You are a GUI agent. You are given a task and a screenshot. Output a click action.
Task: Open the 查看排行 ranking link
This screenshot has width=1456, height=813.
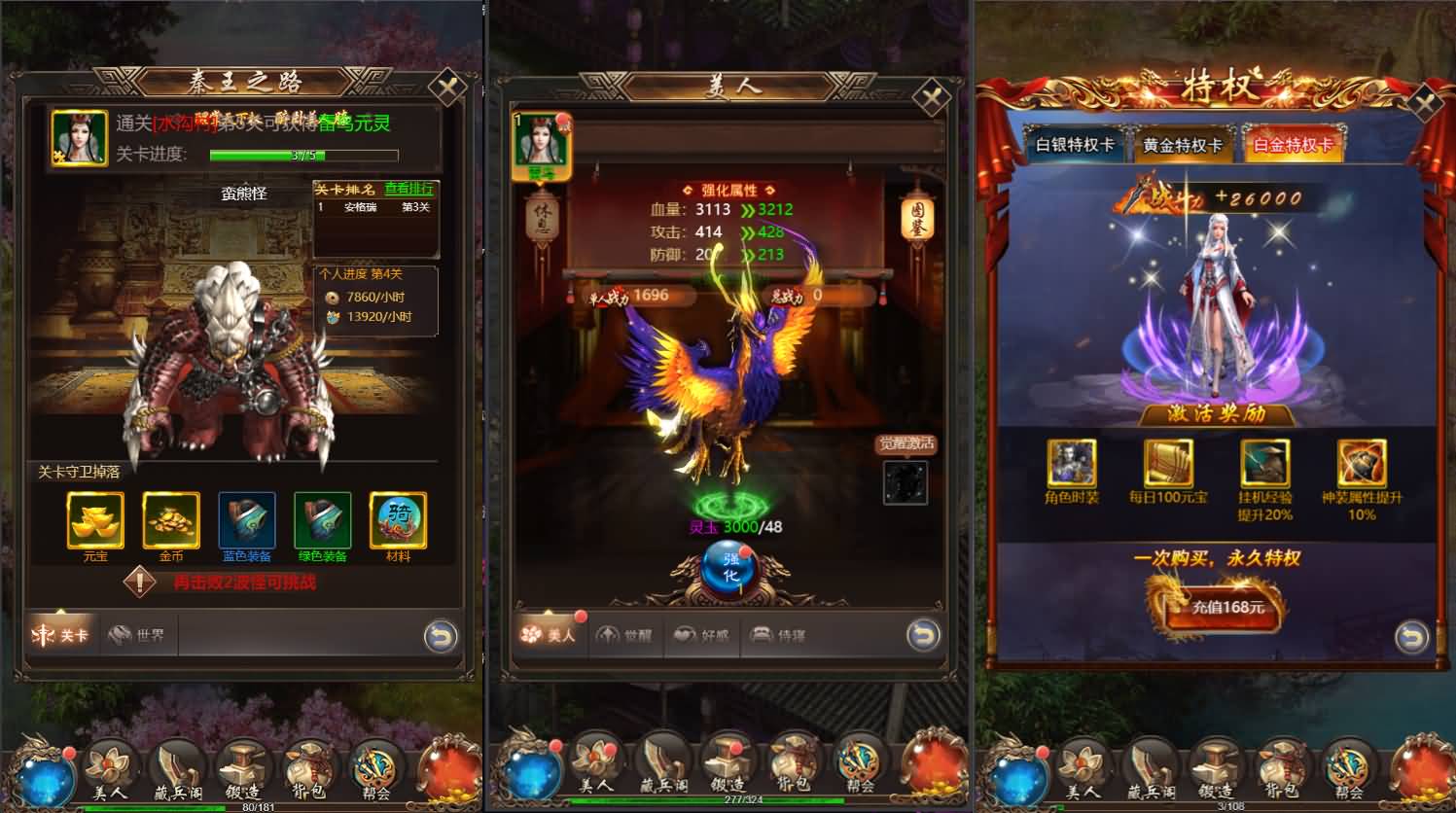click(408, 189)
